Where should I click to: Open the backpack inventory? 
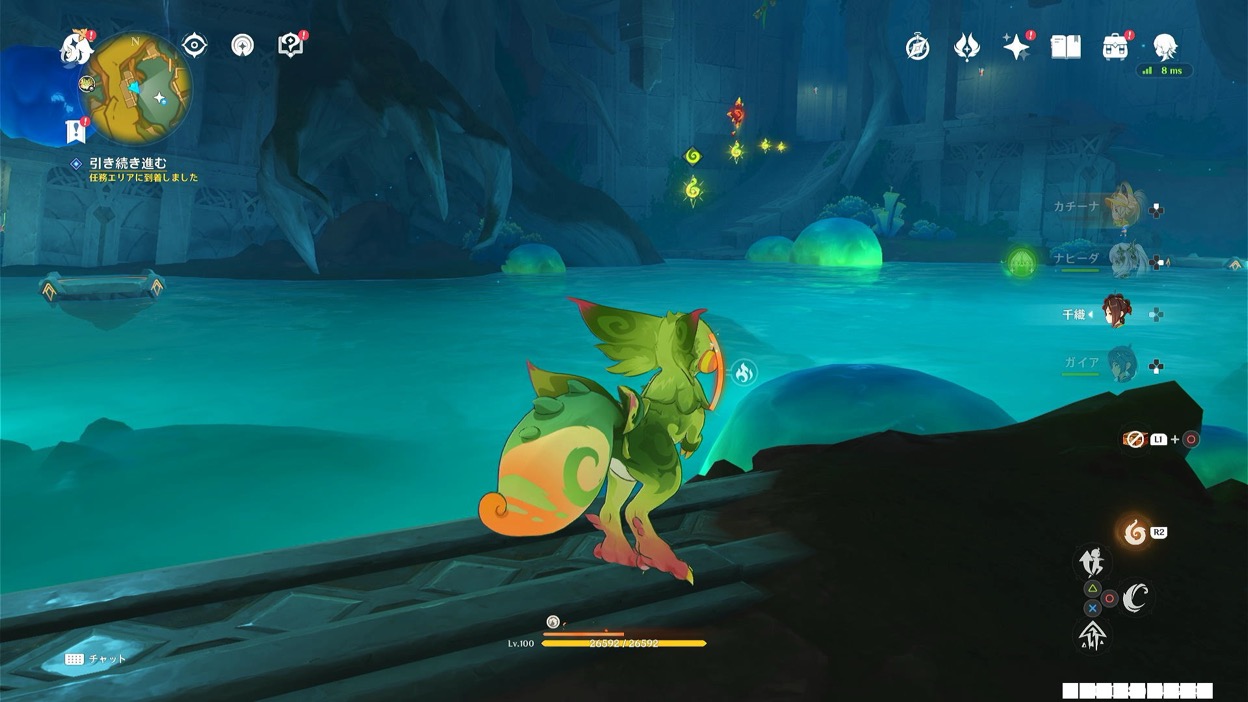tap(1115, 47)
